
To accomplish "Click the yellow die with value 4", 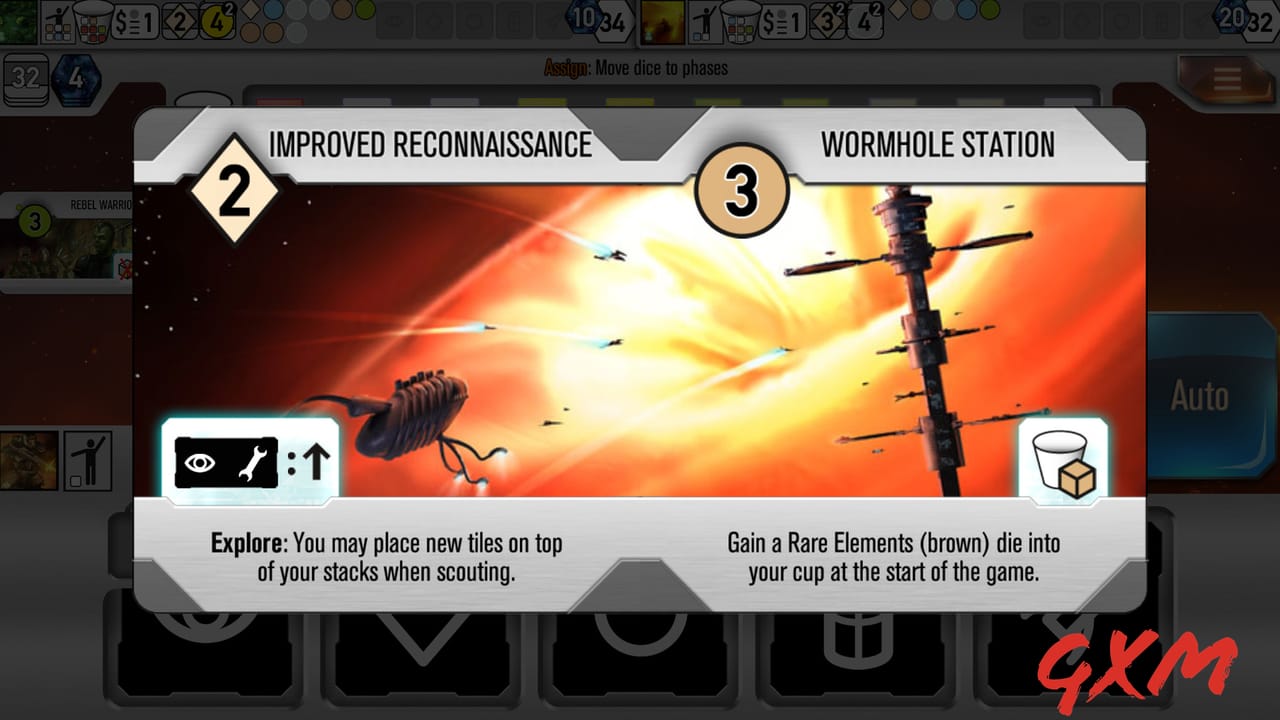I will pos(215,20).
